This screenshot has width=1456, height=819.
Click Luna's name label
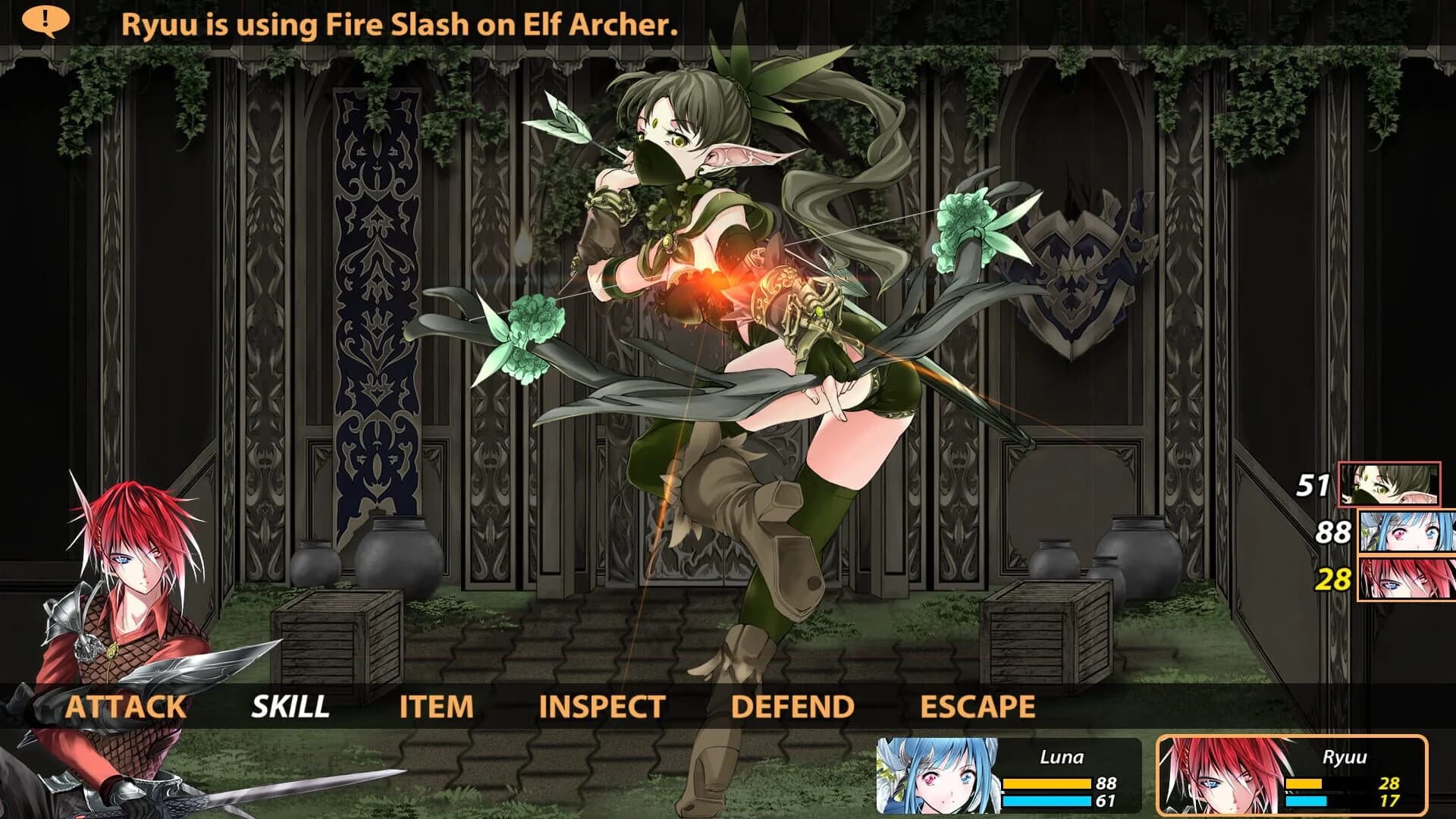pos(1062,756)
